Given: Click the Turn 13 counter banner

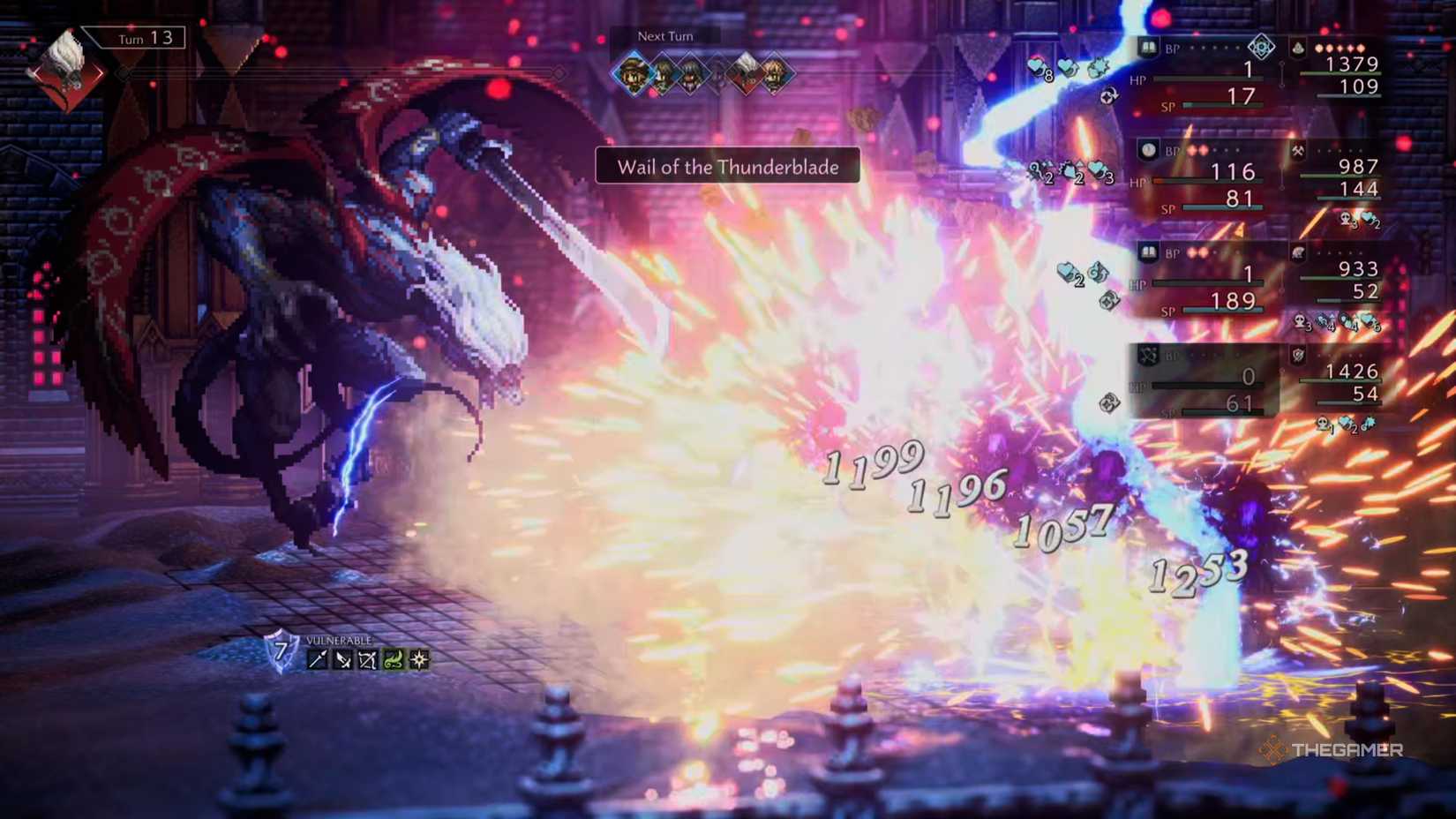Looking at the screenshot, I should [x=132, y=39].
